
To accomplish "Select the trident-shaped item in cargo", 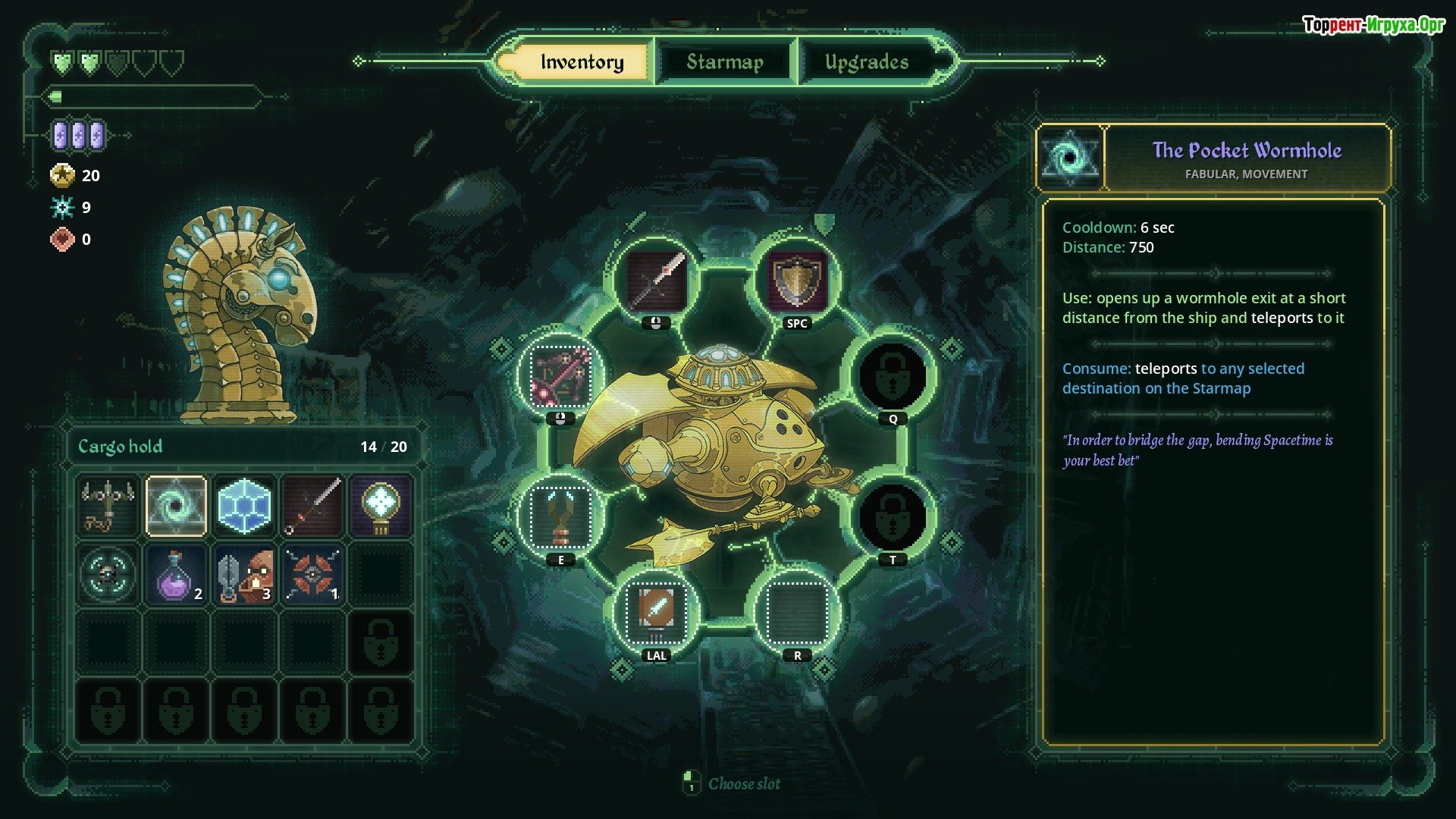I will pyautogui.click(x=108, y=506).
